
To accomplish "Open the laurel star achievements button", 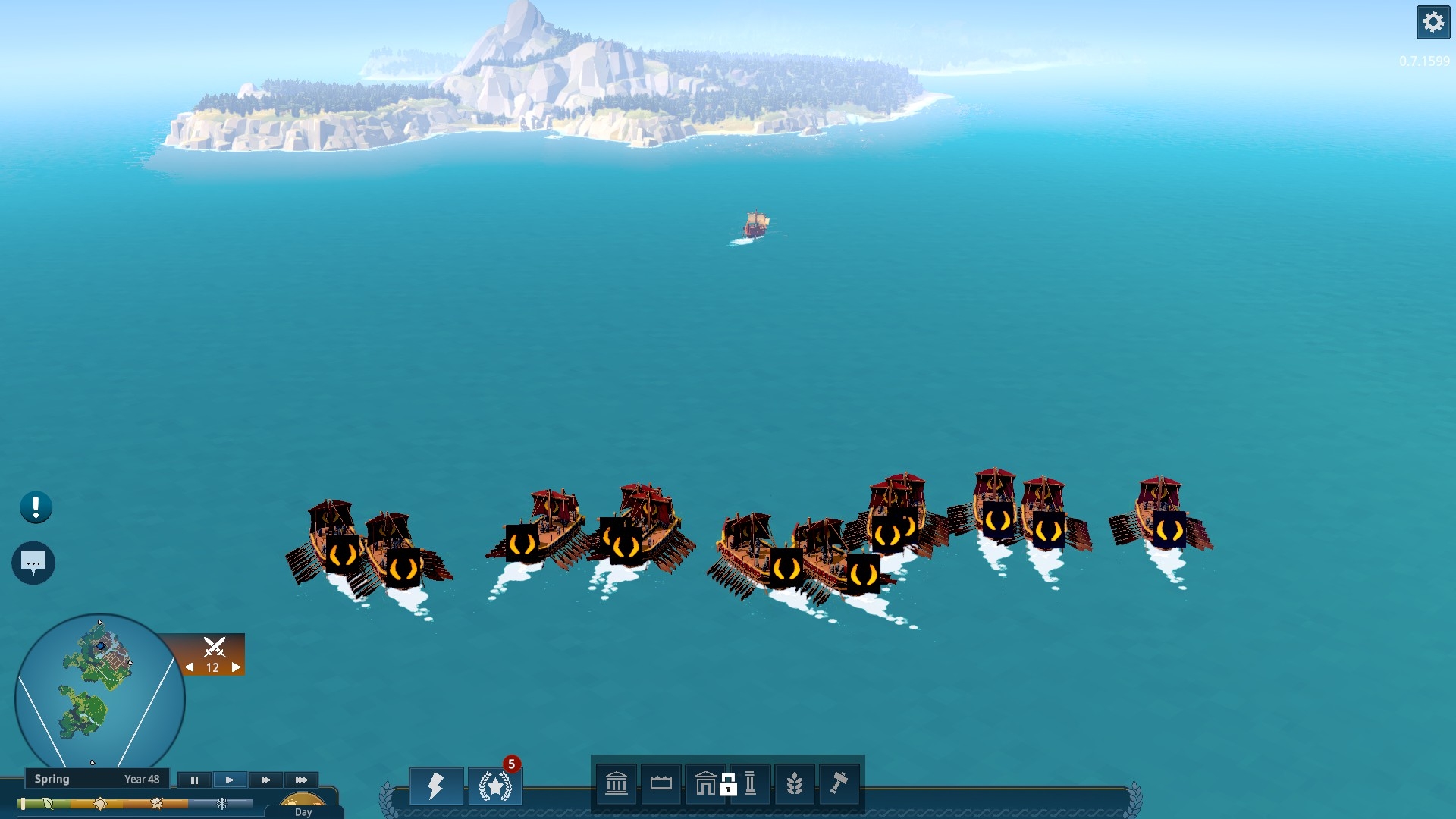I will tap(494, 786).
